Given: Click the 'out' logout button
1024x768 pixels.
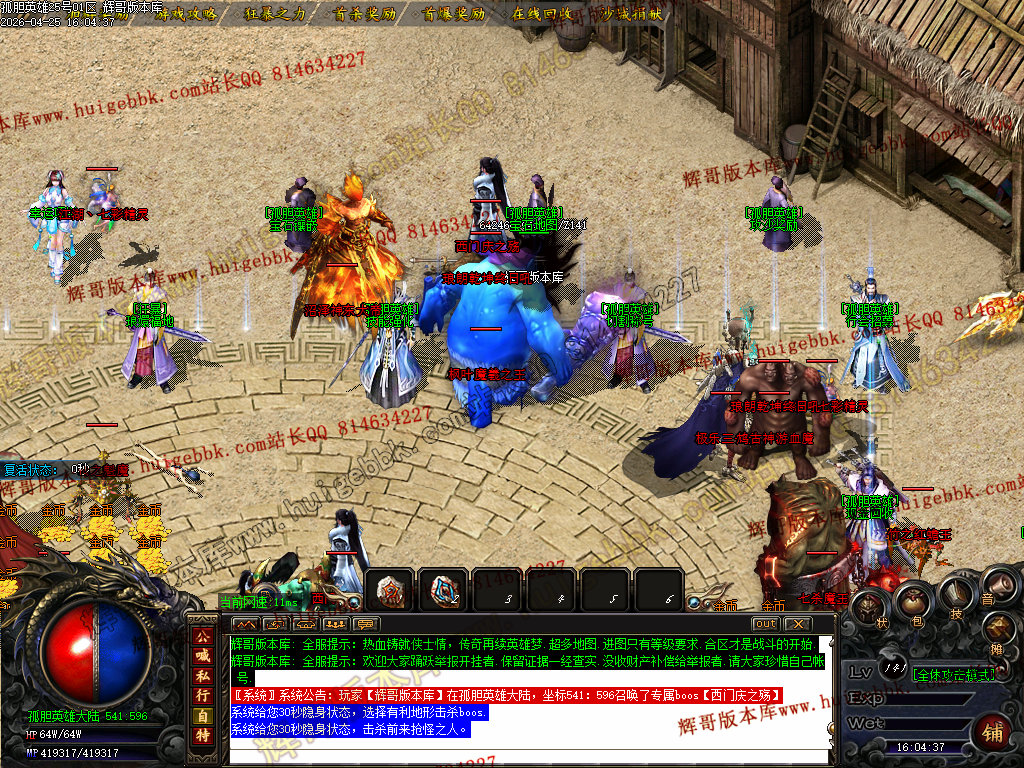Looking at the screenshot, I should tap(765, 624).
